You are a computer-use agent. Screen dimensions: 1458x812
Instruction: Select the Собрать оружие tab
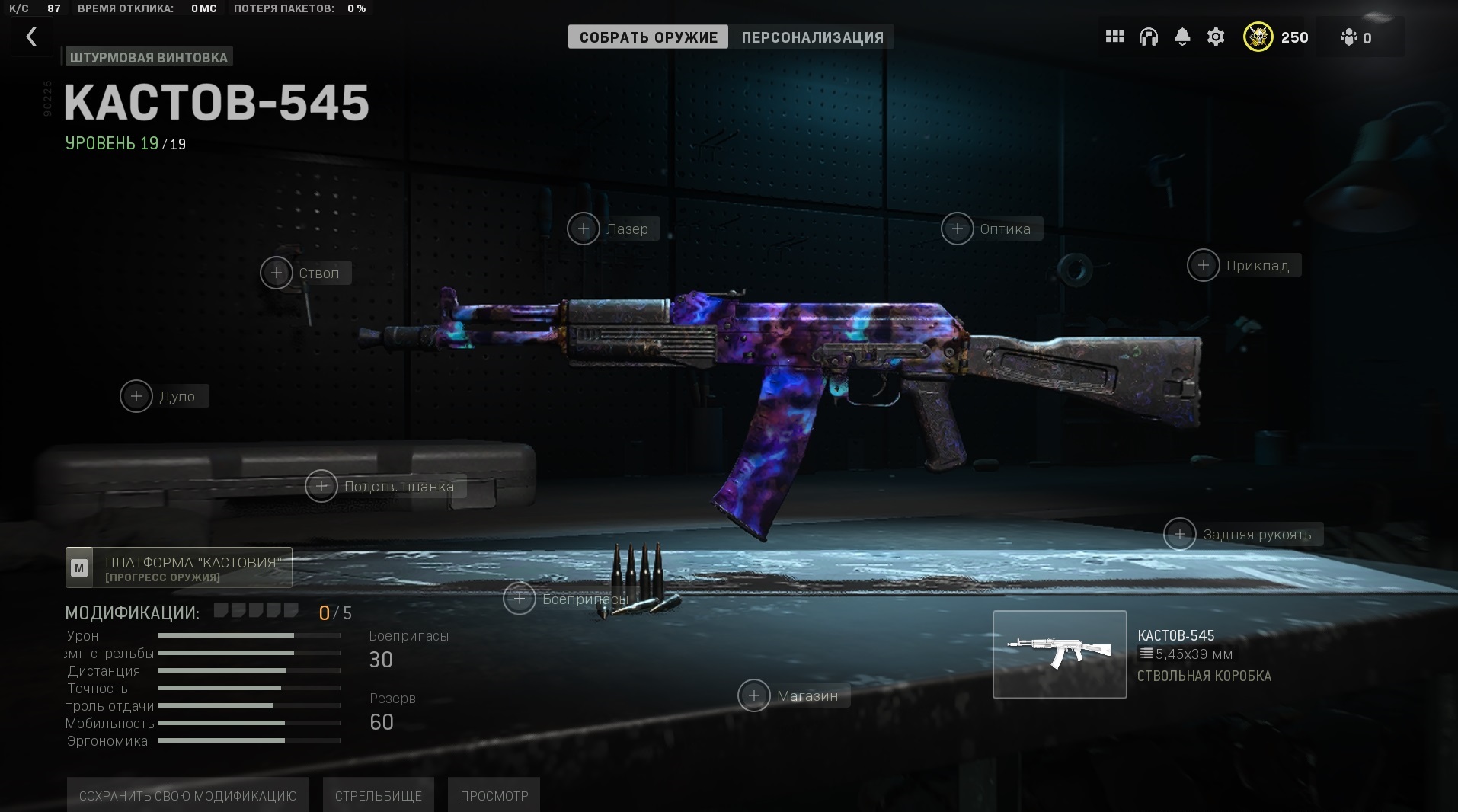[x=648, y=37]
